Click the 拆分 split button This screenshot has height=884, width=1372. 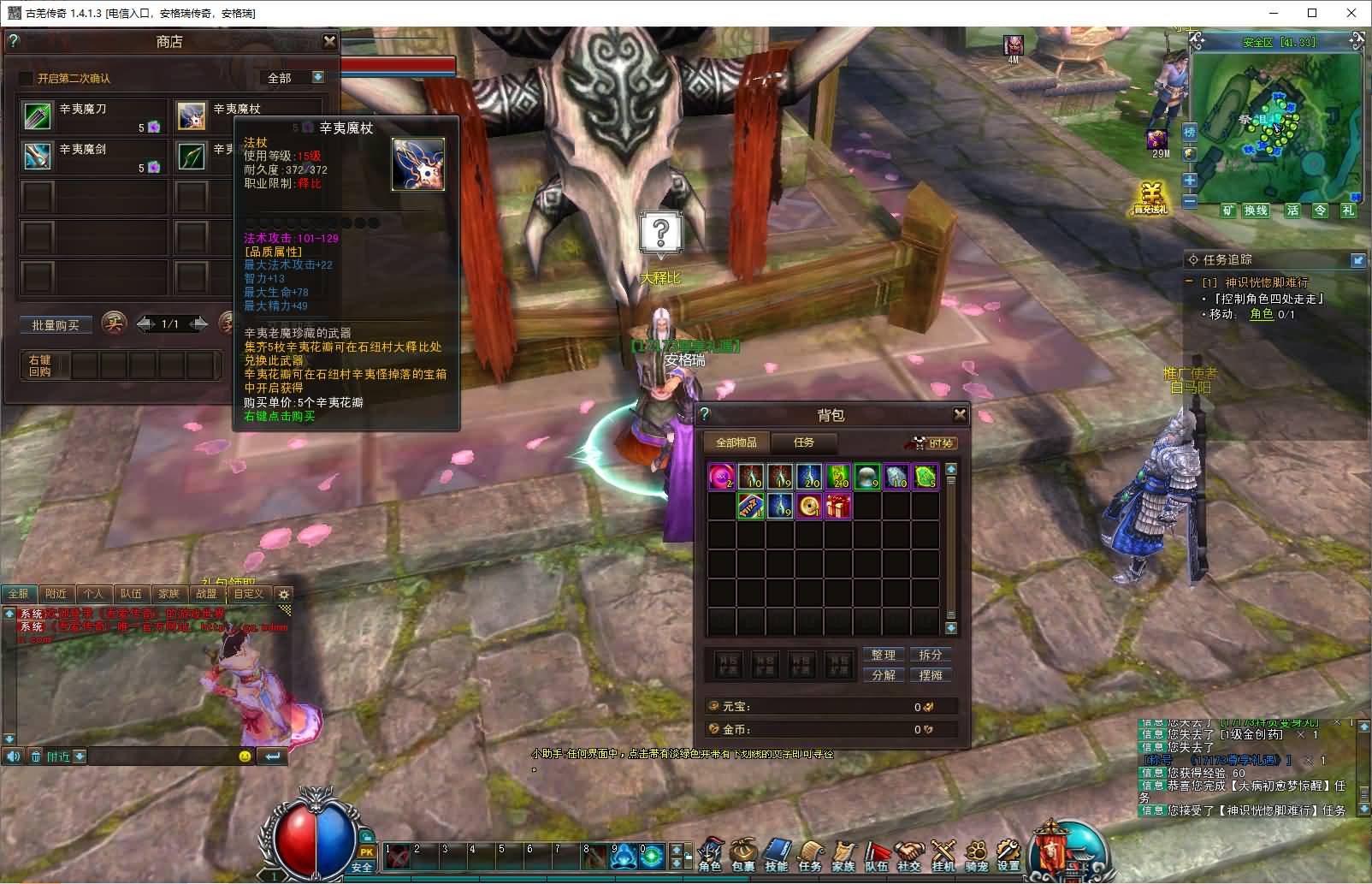(x=930, y=655)
